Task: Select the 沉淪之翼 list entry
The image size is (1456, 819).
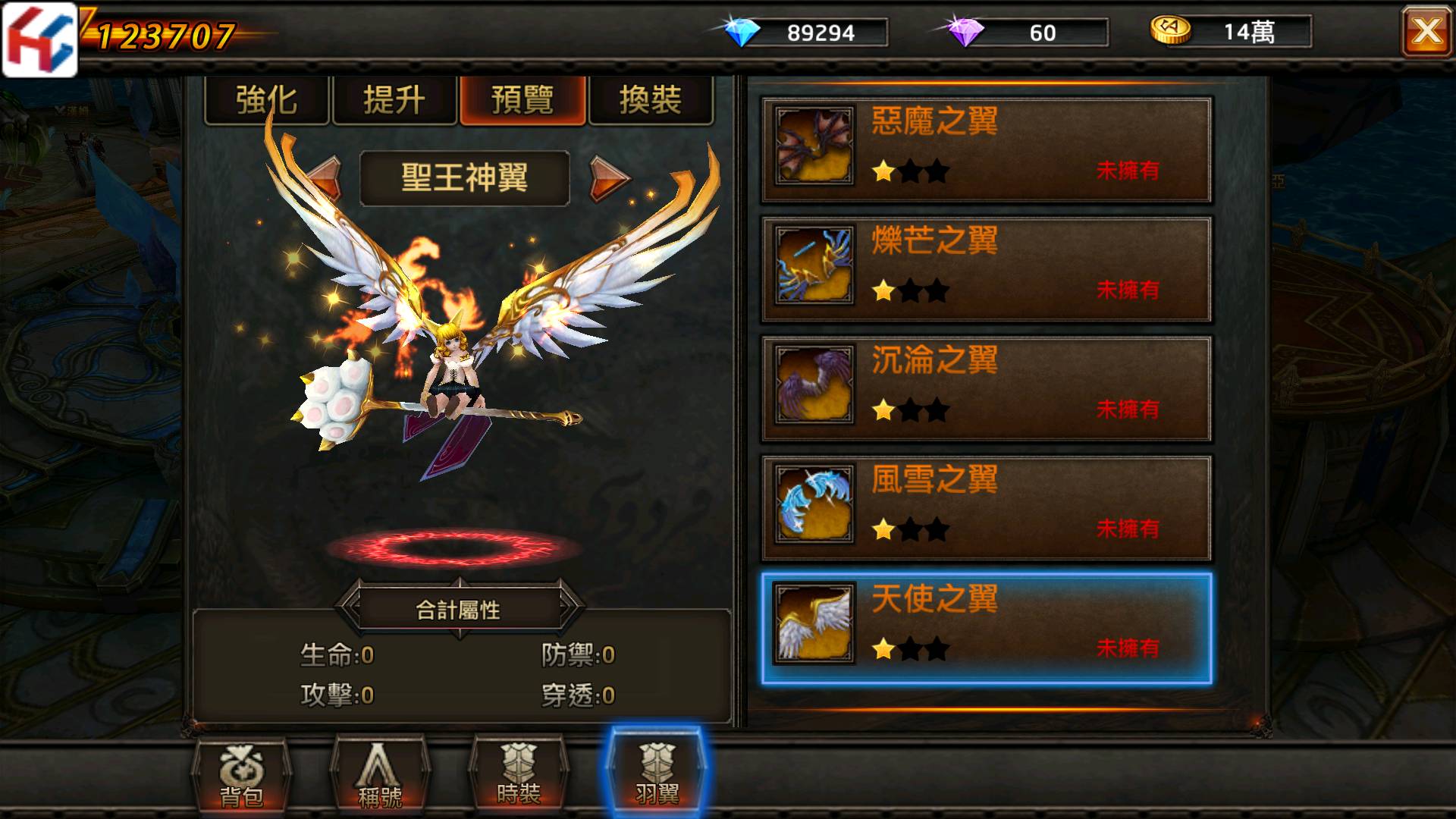Action: tap(986, 387)
